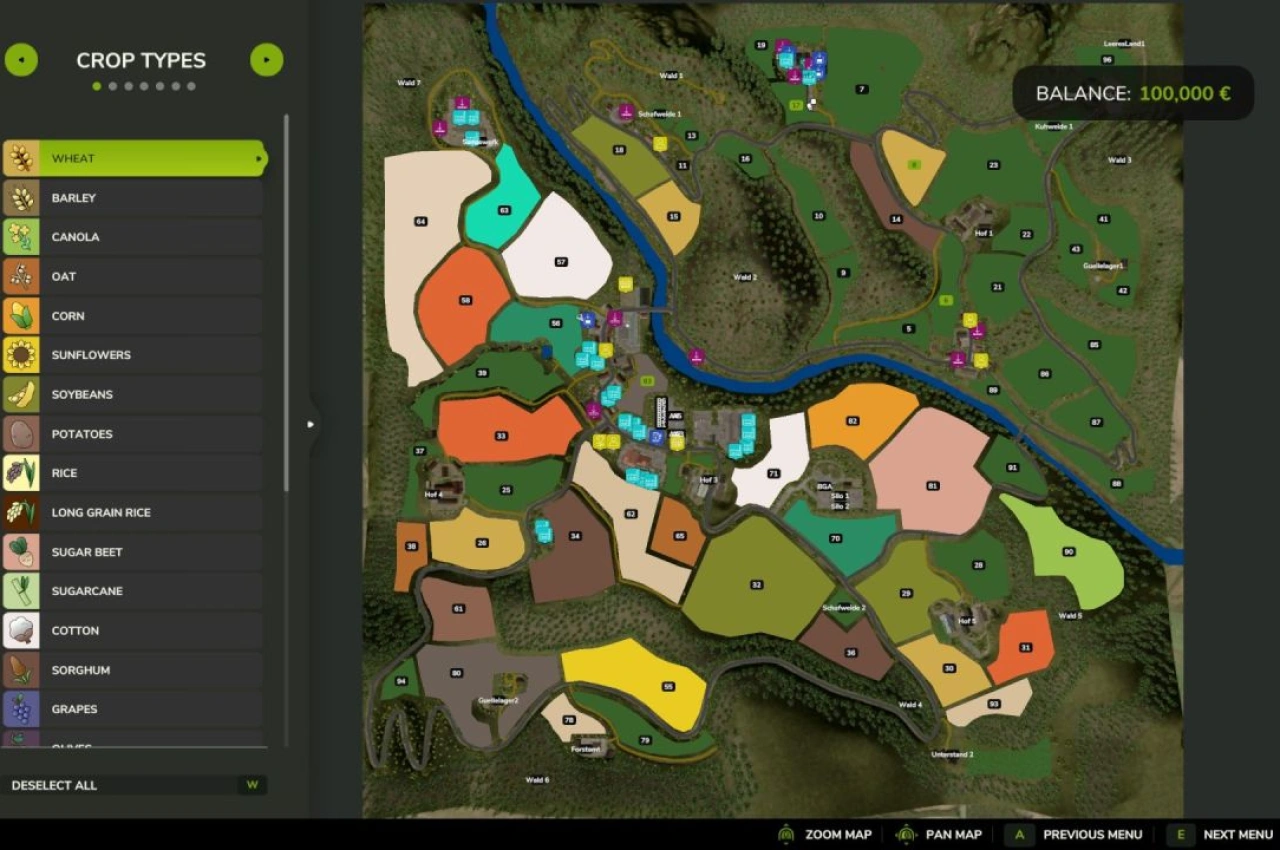Expand the panel arrow beside the crop list
The image size is (1280, 850).
pyautogui.click(x=311, y=424)
